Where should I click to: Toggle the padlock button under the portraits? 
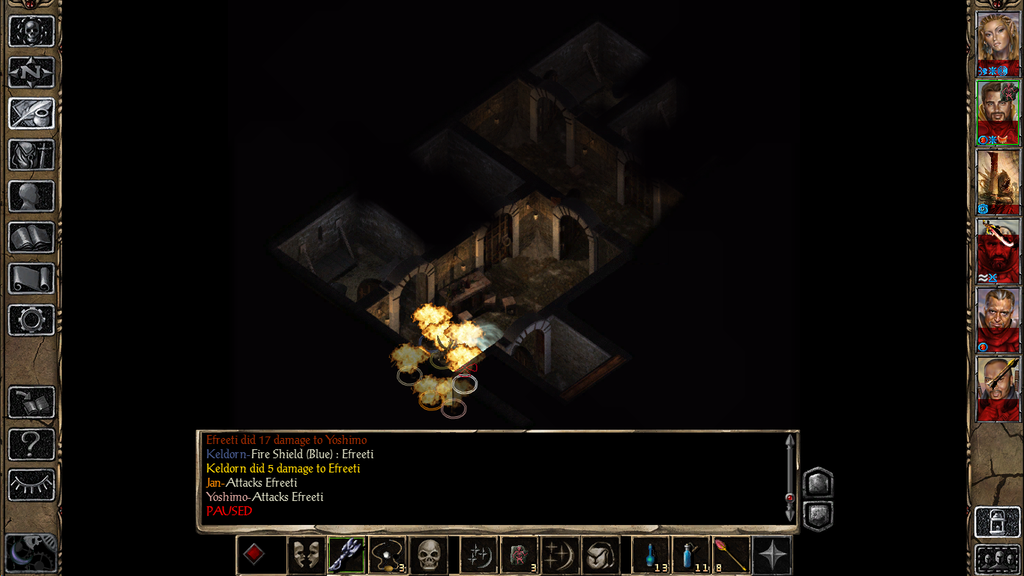(997, 522)
